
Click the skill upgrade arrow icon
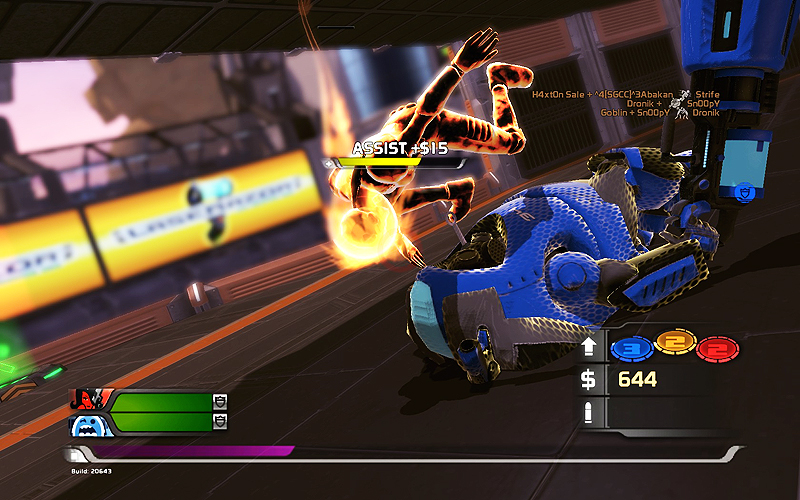click(x=590, y=348)
